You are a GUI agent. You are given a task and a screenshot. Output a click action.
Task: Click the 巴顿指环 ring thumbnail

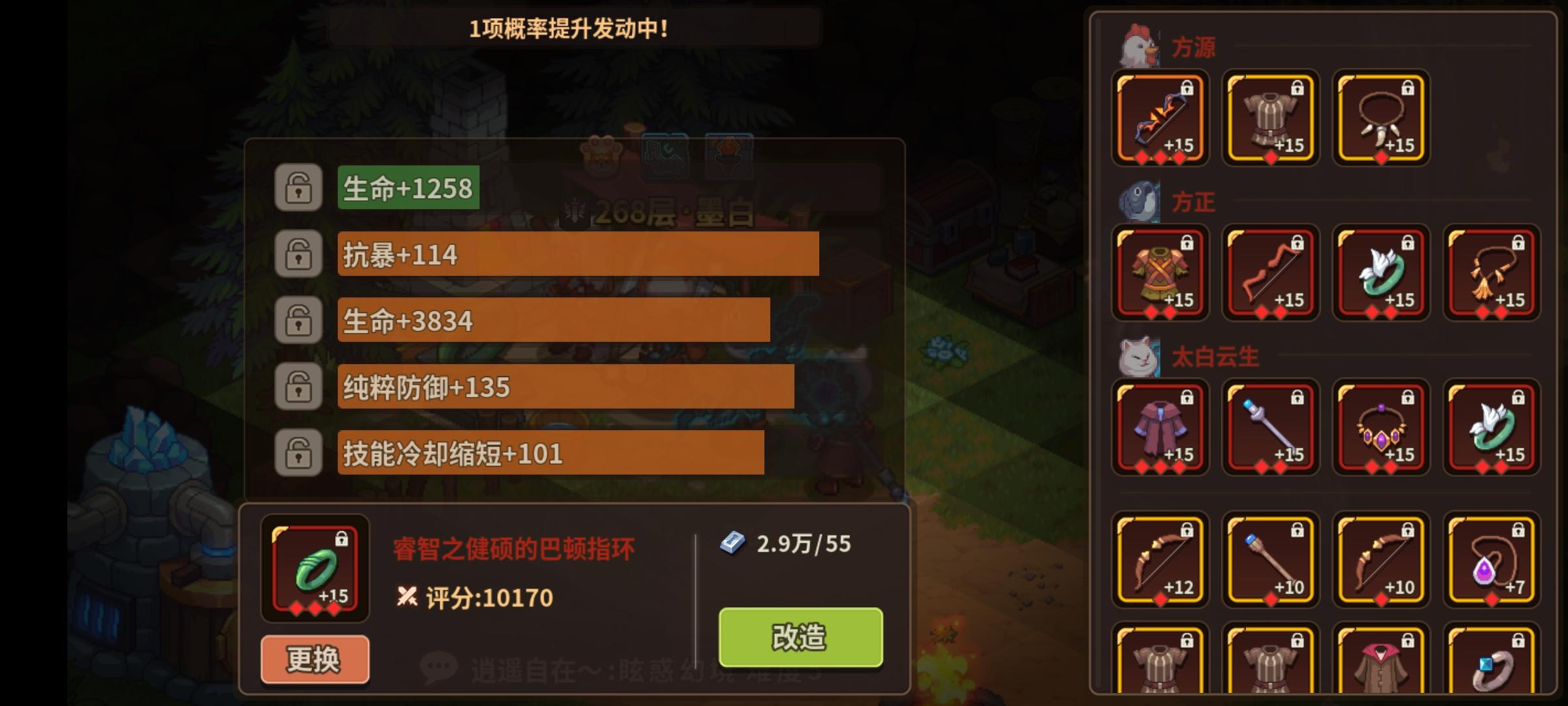[314, 569]
